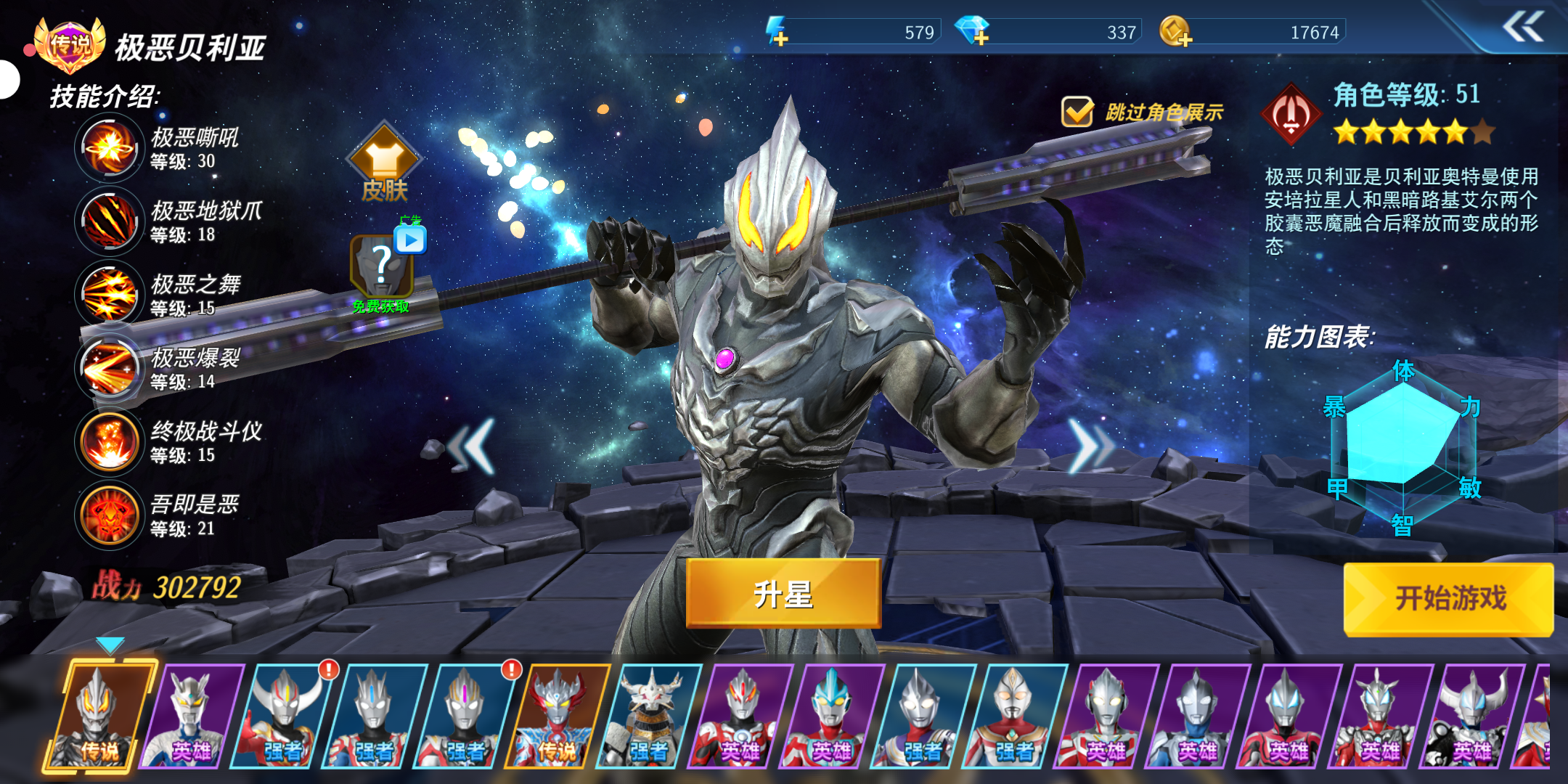Inspect the 极恶爆裂 skill icon

[109, 368]
